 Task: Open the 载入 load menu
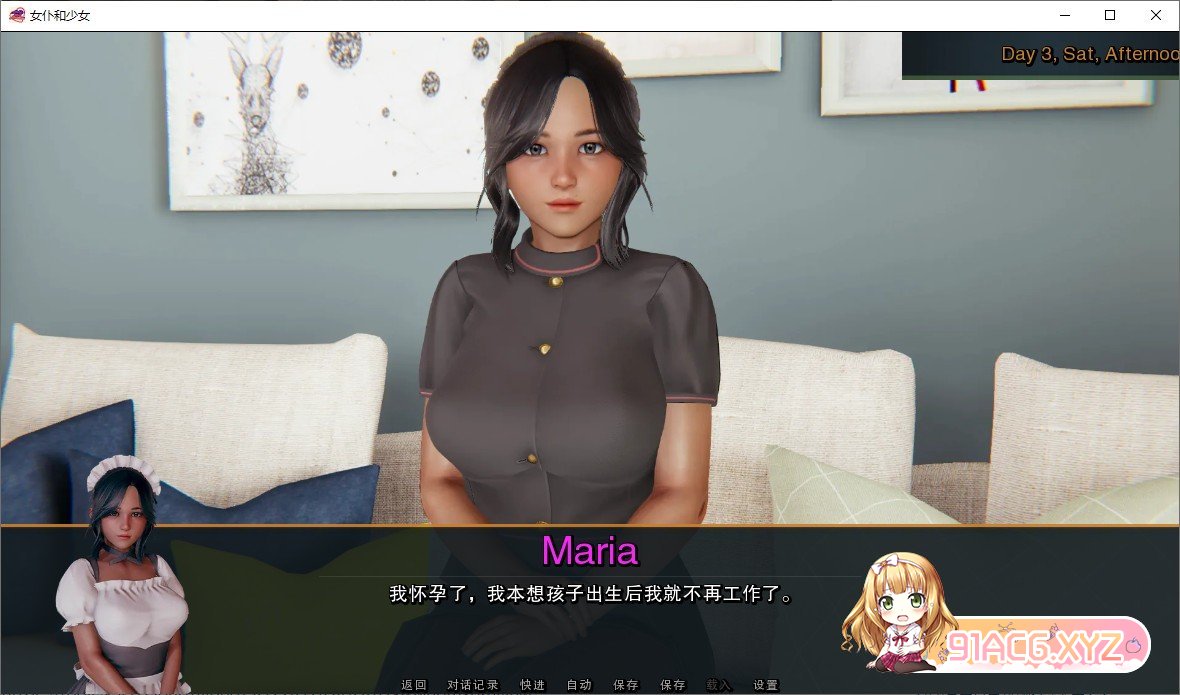719,685
